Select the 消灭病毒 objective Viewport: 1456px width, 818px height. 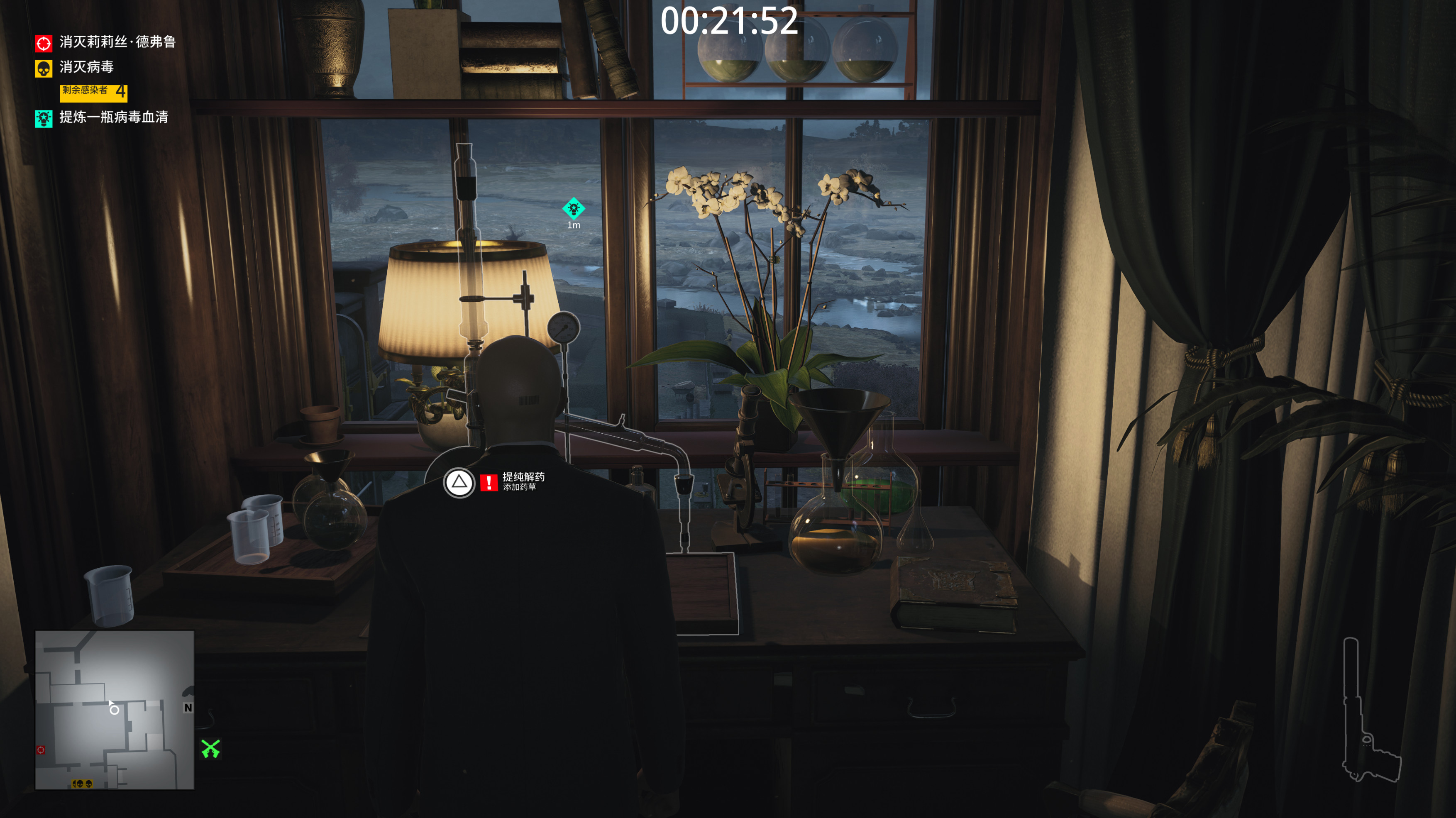pyautogui.click(x=86, y=67)
